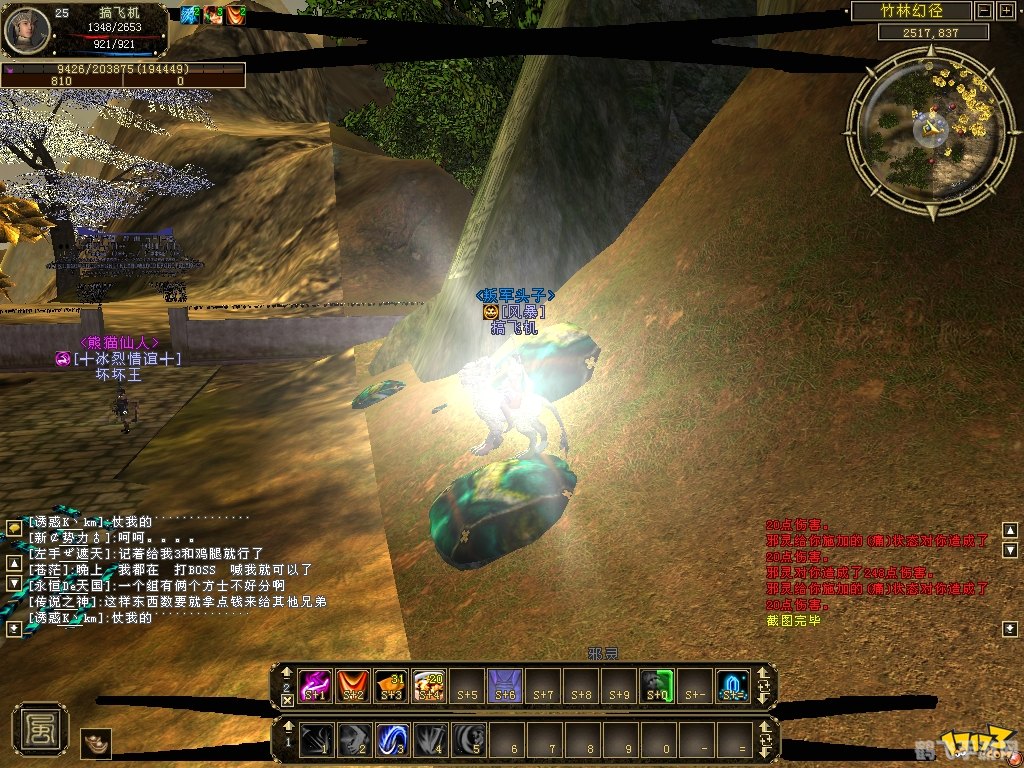Viewport: 1024px width, 768px height.
Task: Click the minimap zoom-out minus button
Action: click(x=984, y=11)
